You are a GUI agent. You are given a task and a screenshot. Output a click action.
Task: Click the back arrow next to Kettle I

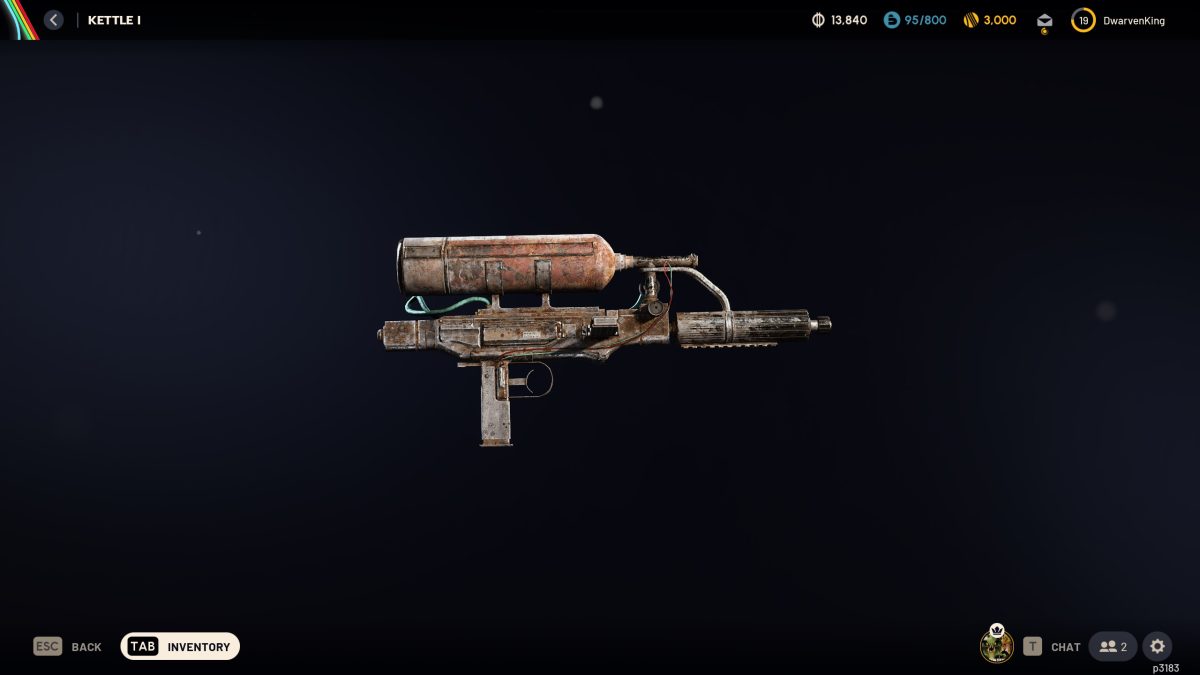54,20
